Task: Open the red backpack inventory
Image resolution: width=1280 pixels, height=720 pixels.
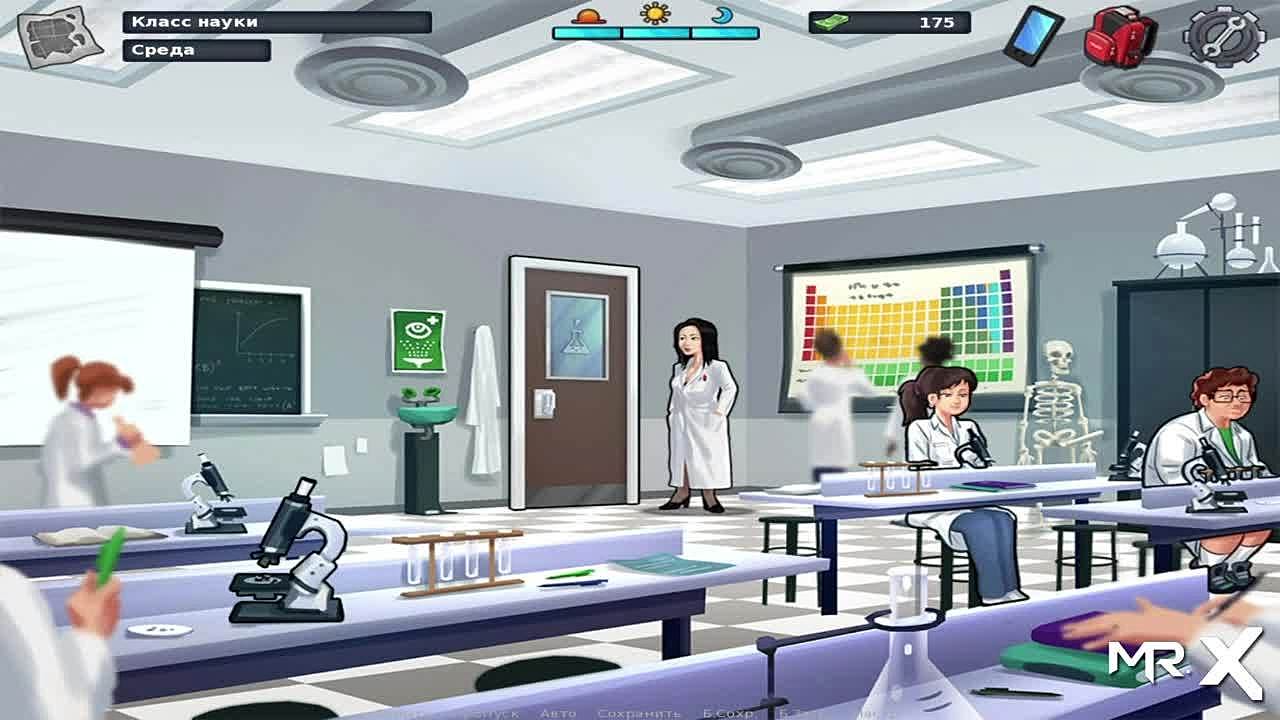Action: click(1120, 36)
